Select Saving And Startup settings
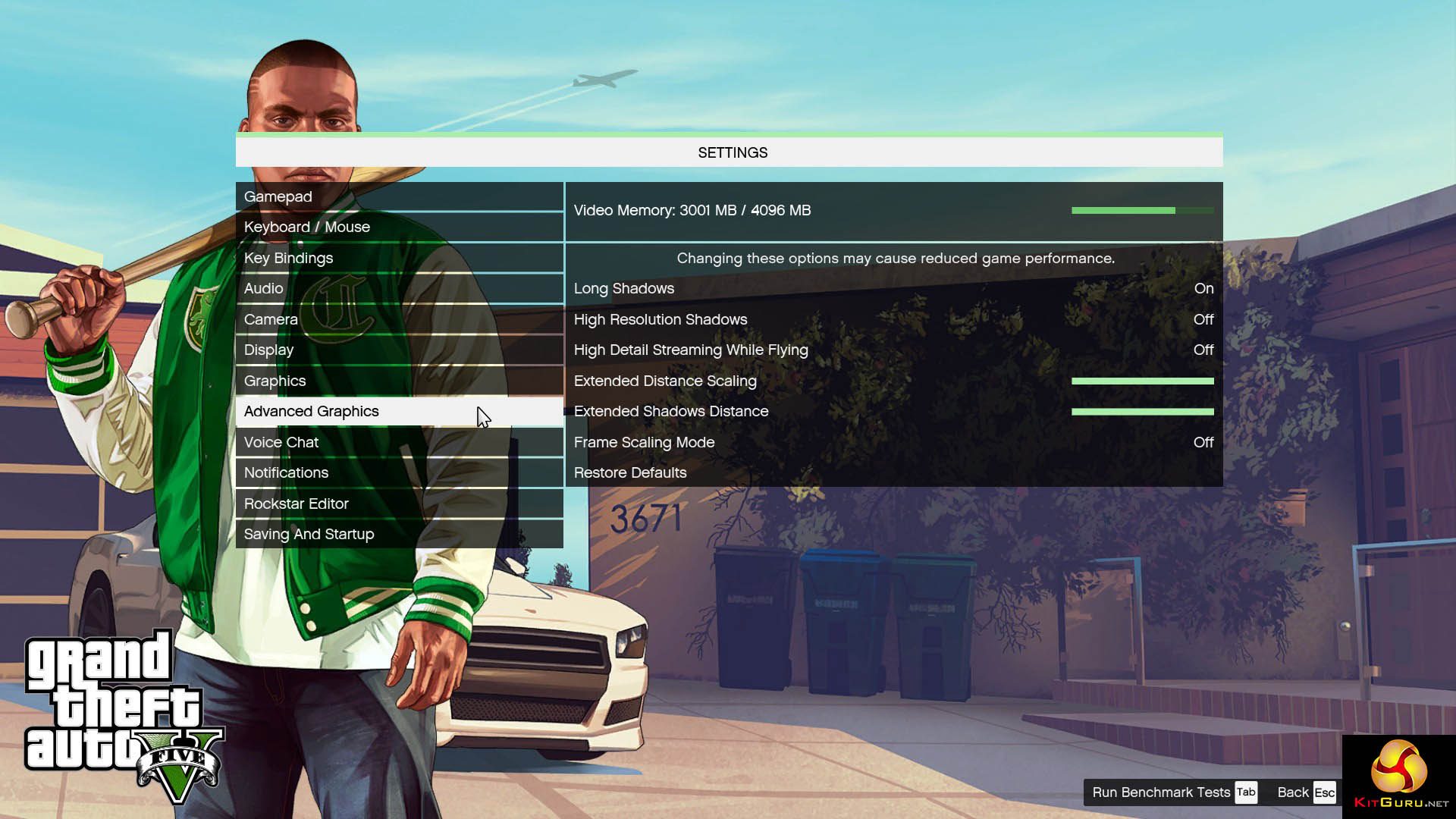Screen dimensions: 1456x819 pyautogui.click(x=399, y=534)
